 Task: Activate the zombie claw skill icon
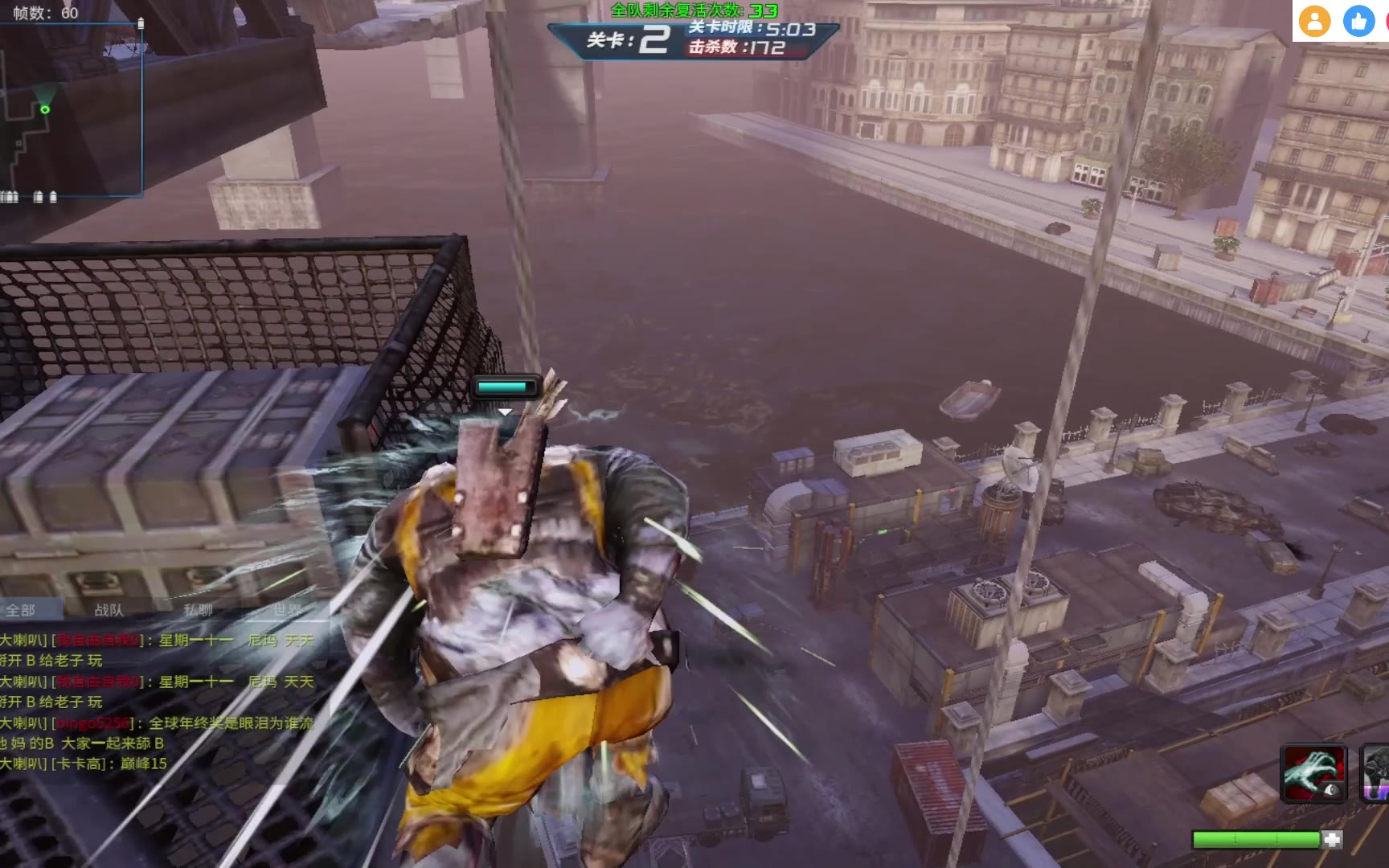coord(1313,774)
